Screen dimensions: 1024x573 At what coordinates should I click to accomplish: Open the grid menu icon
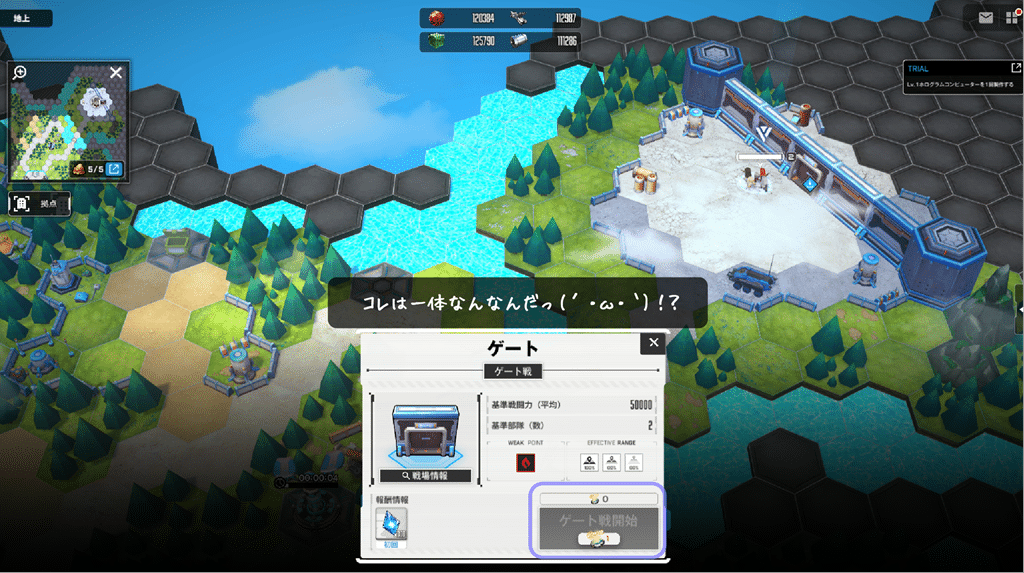click(1013, 18)
